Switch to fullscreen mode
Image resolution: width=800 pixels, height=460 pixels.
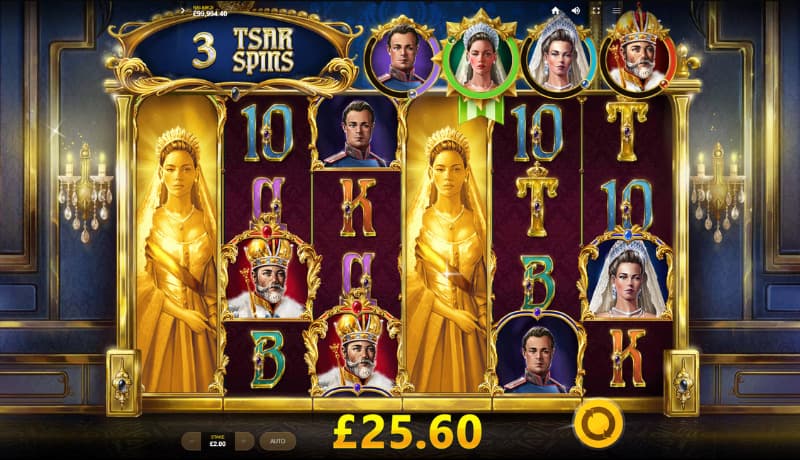pos(596,11)
